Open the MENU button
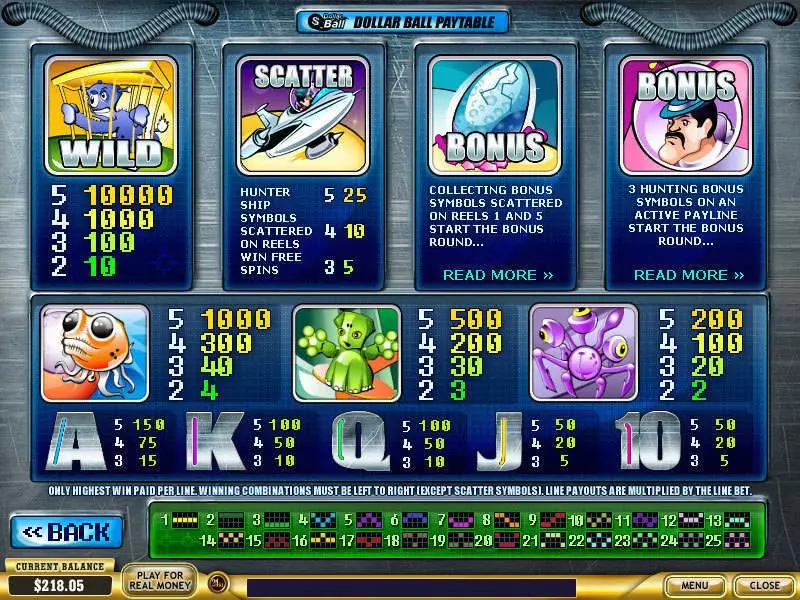 695,585
